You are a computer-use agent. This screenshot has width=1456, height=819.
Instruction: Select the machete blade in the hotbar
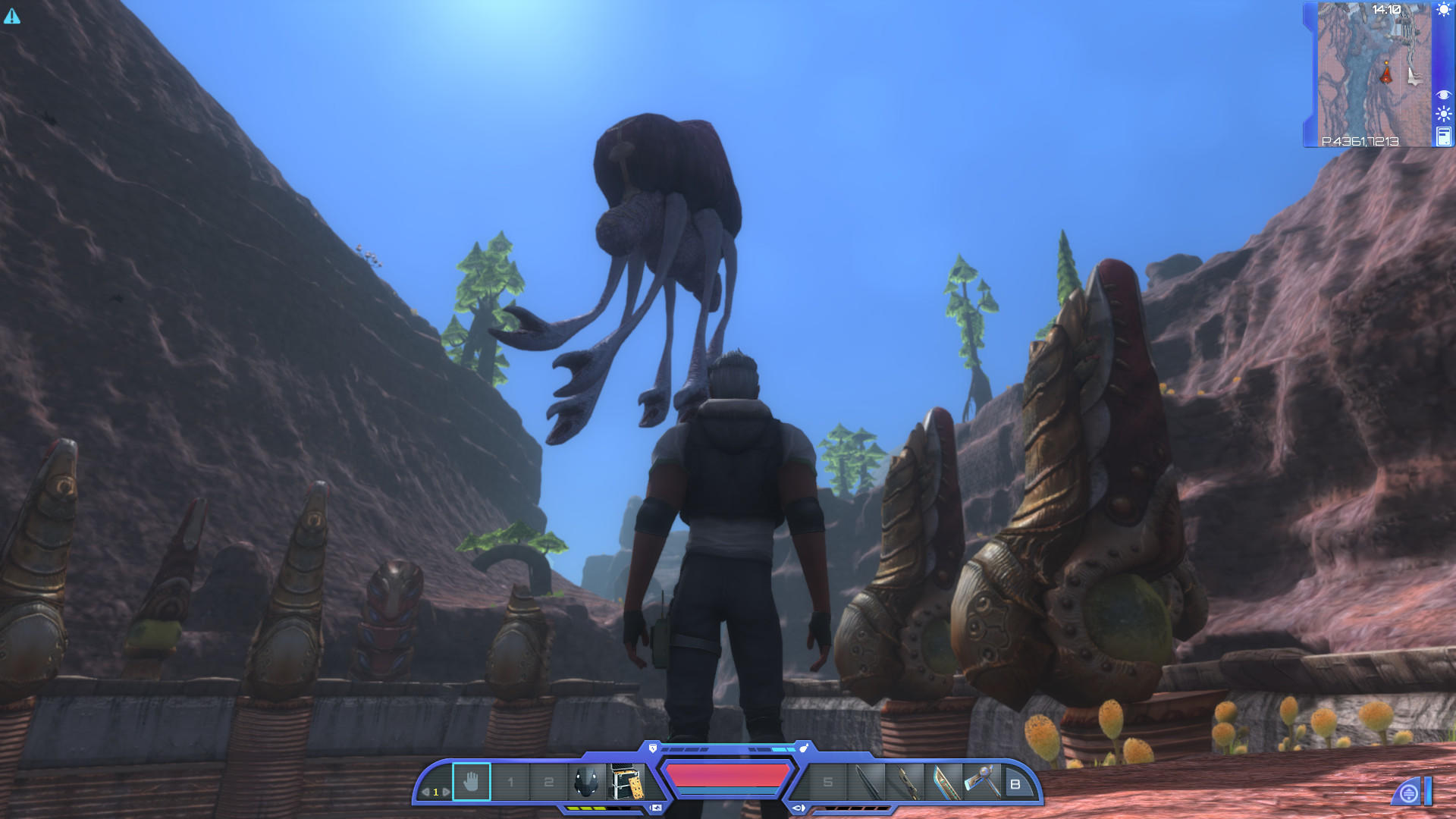point(943,781)
